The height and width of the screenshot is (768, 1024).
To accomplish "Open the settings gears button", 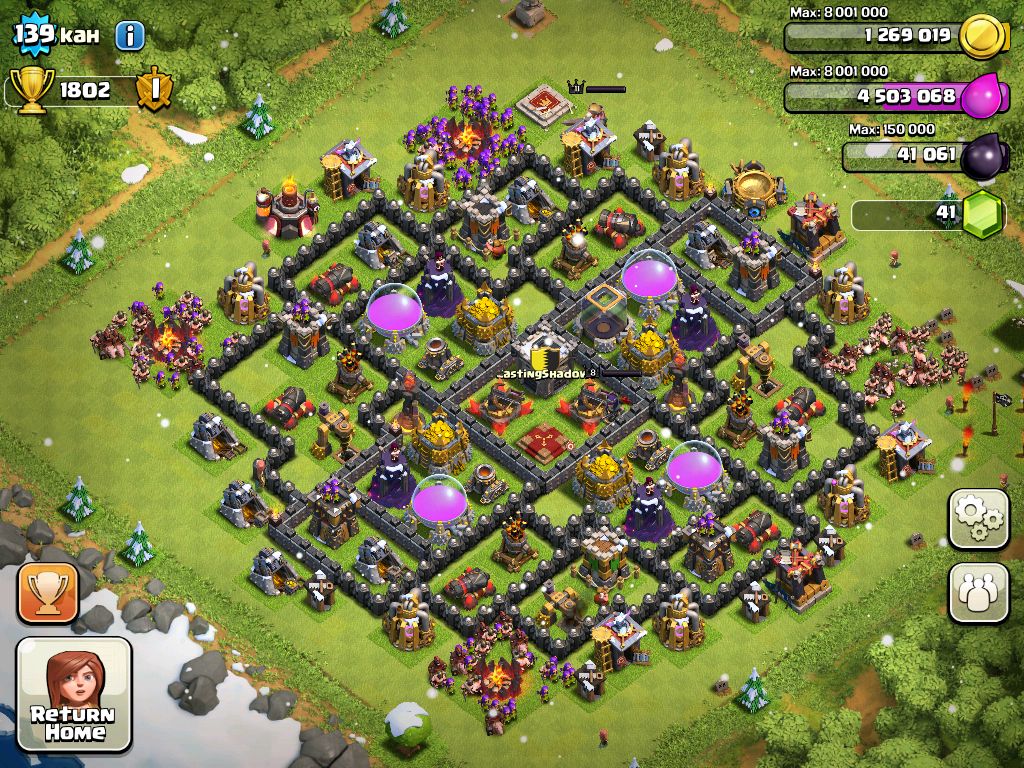I will coord(978,518).
